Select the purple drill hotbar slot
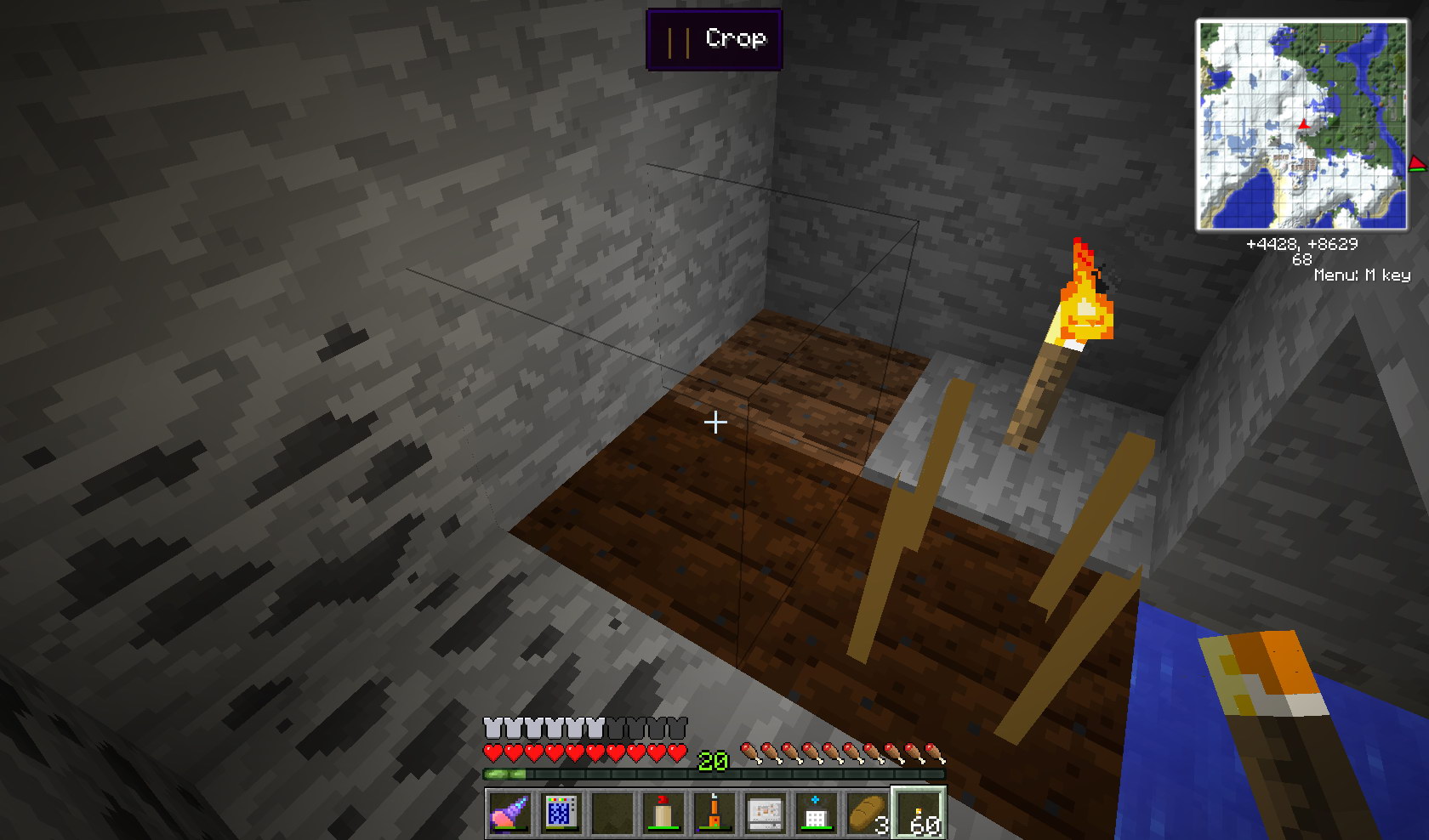Image resolution: width=1429 pixels, height=840 pixels. click(x=510, y=813)
